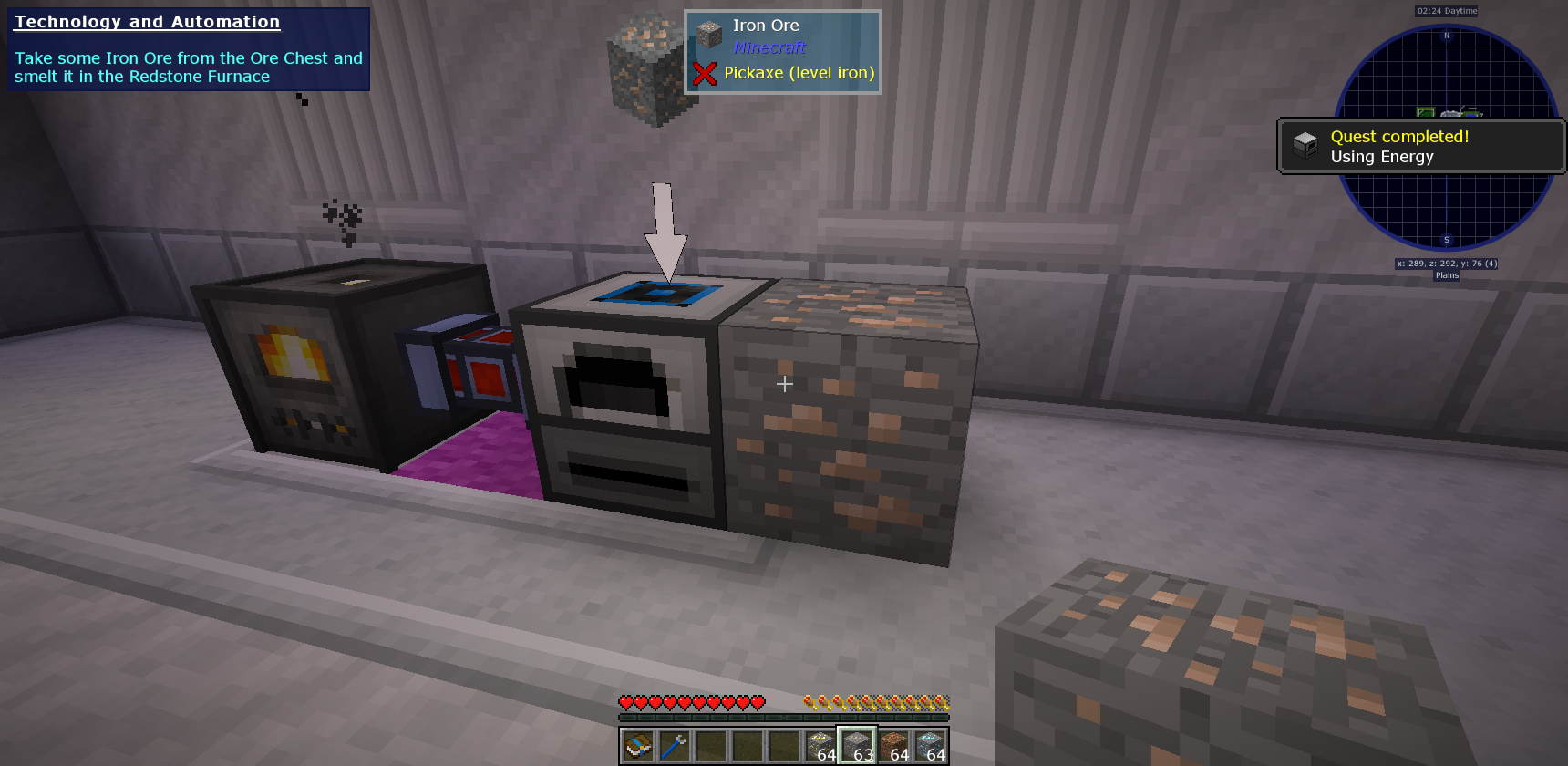1568x766 pixels.
Task: Select the blue wrench hotbar slot
Action: 675,747
